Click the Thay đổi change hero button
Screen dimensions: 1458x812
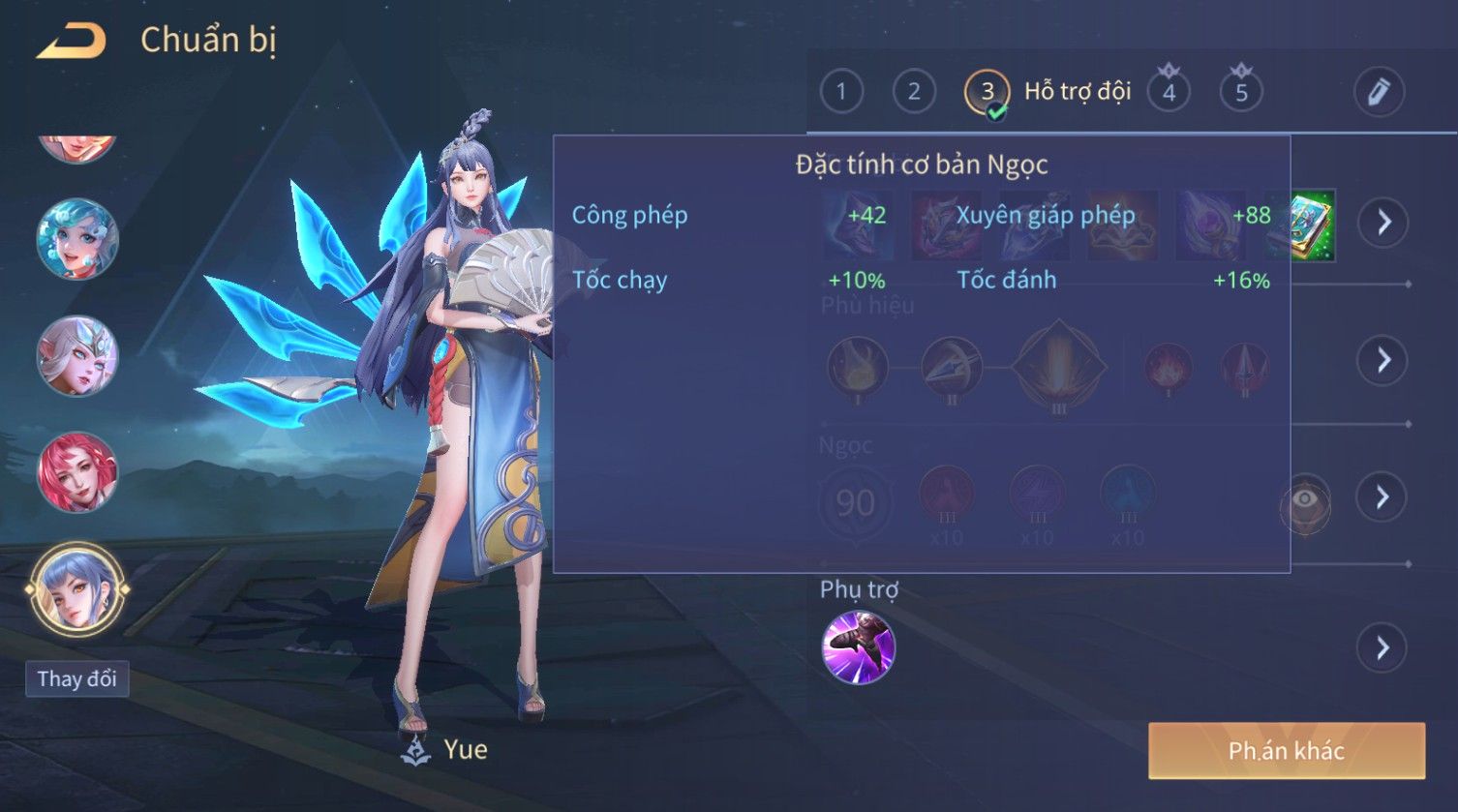tap(76, 678)
